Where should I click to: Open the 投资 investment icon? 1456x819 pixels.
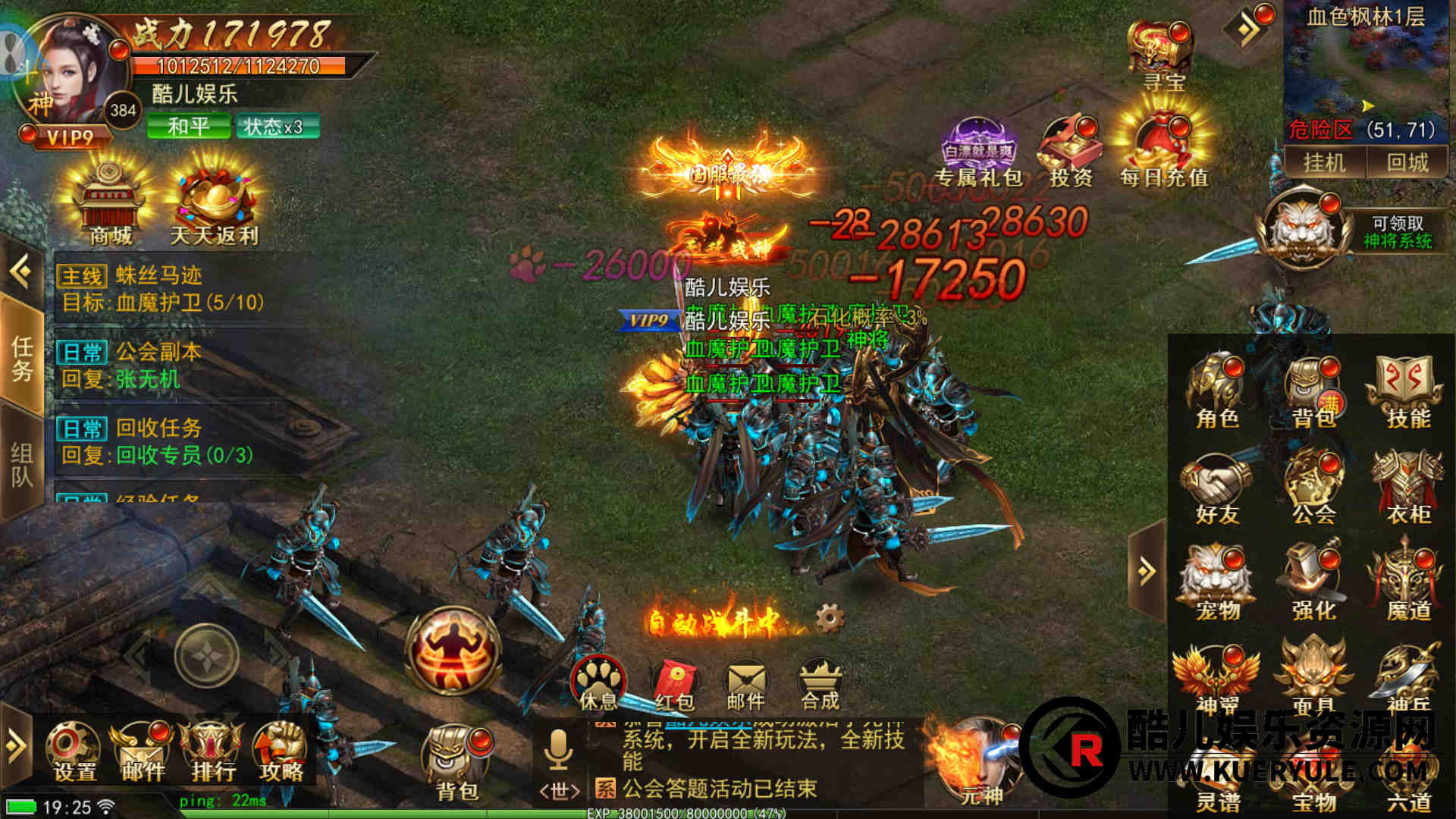coord(1070,150)
